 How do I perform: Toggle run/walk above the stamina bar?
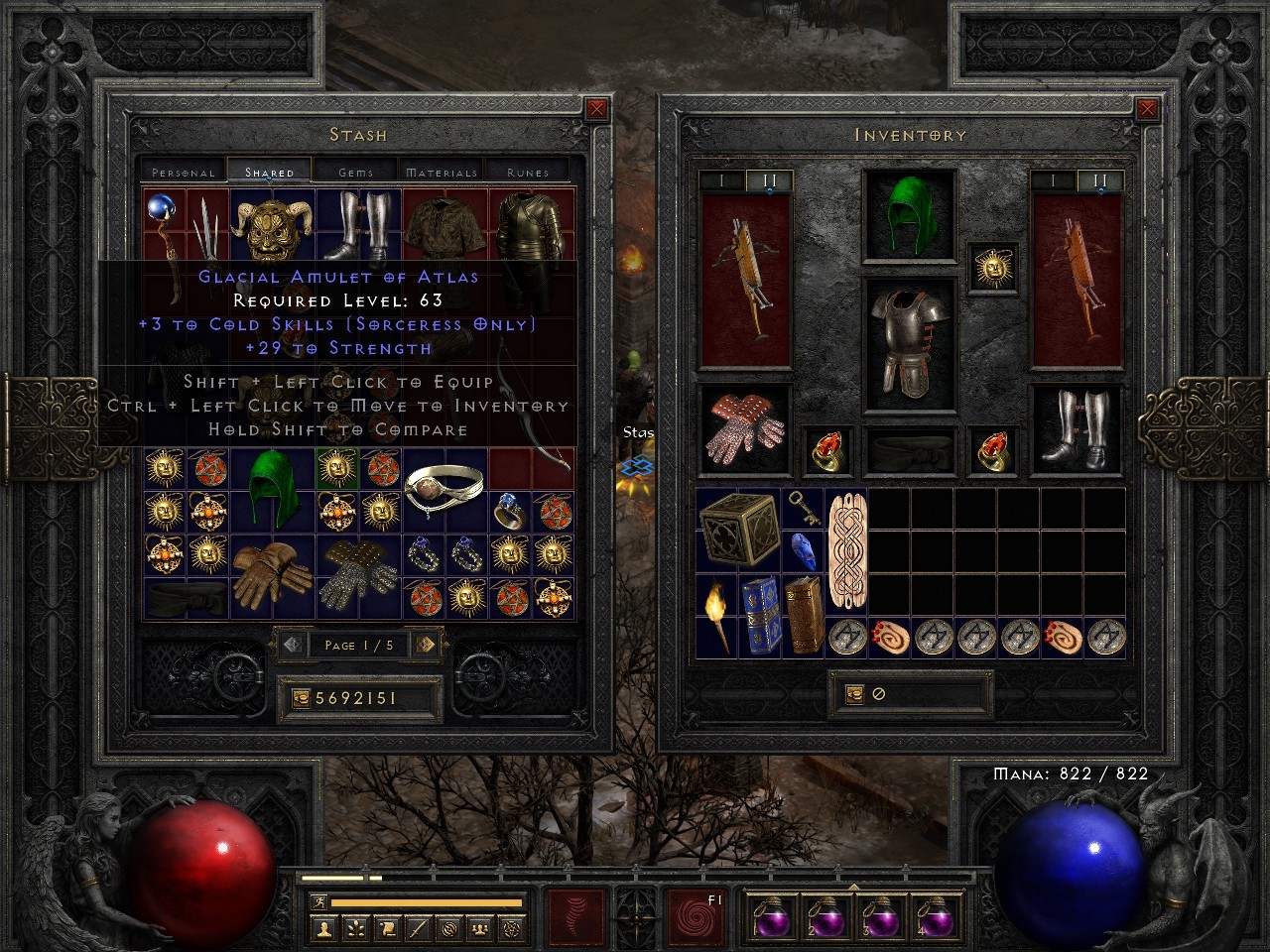tap(320, 901)
